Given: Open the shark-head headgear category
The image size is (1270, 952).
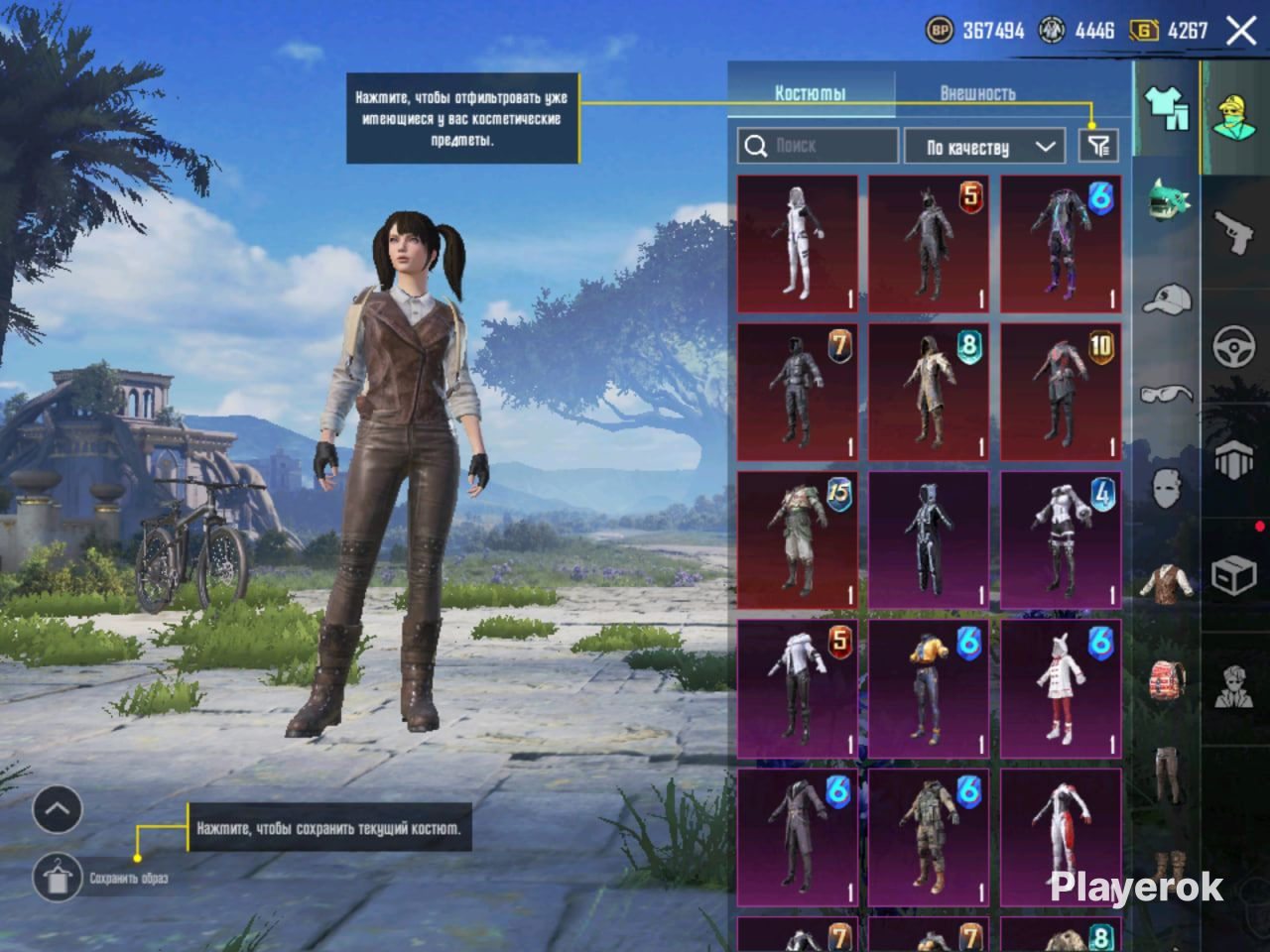Looking at the screenshot, I should coord(1169,198).
